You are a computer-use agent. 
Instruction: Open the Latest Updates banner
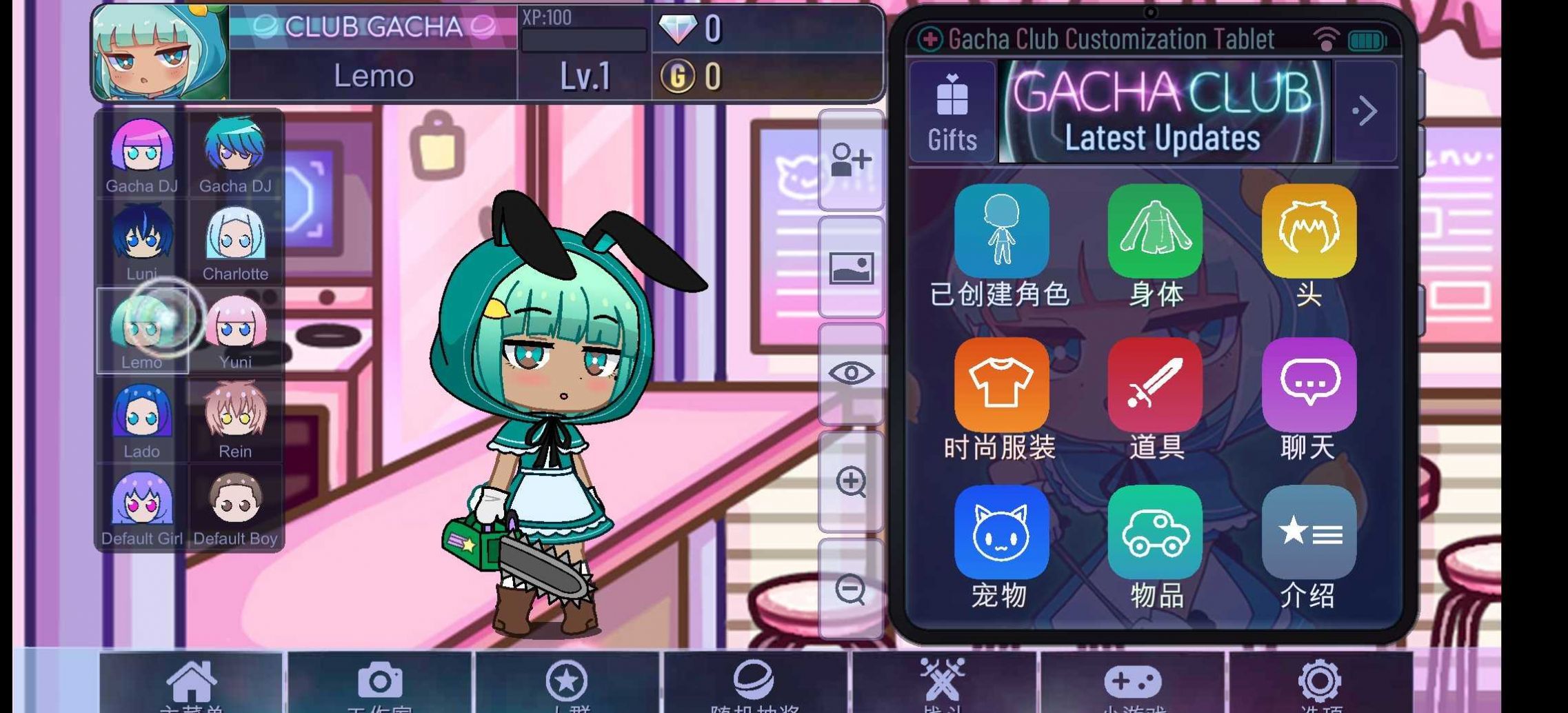[1164, 112]
